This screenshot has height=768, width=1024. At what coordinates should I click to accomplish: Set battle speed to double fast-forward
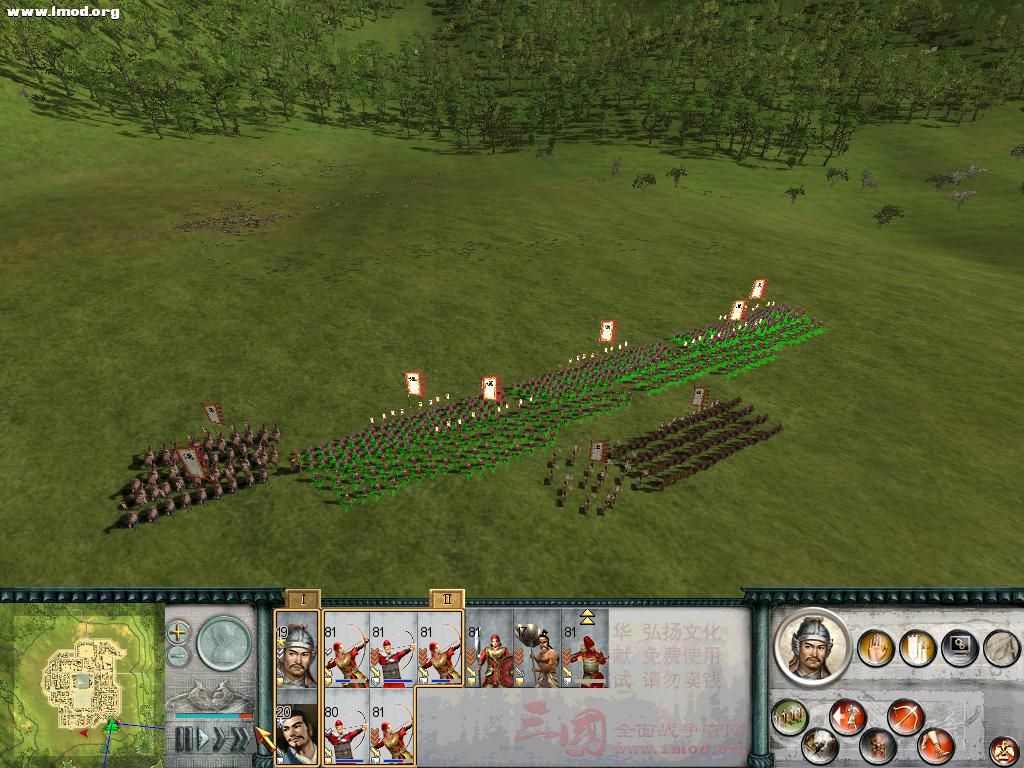tap(219, 739)
